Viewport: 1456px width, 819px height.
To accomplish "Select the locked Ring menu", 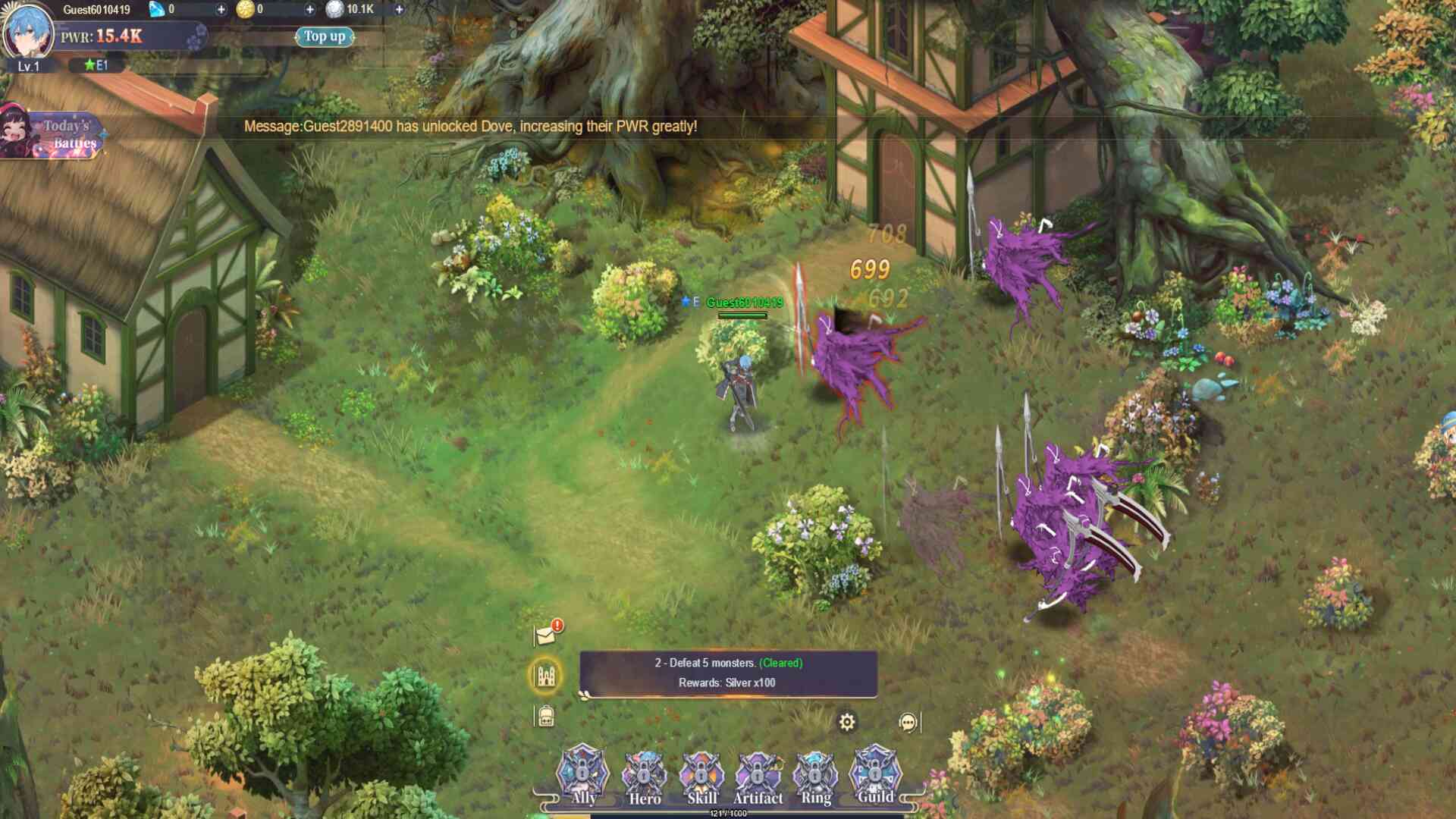I will 816,777.
